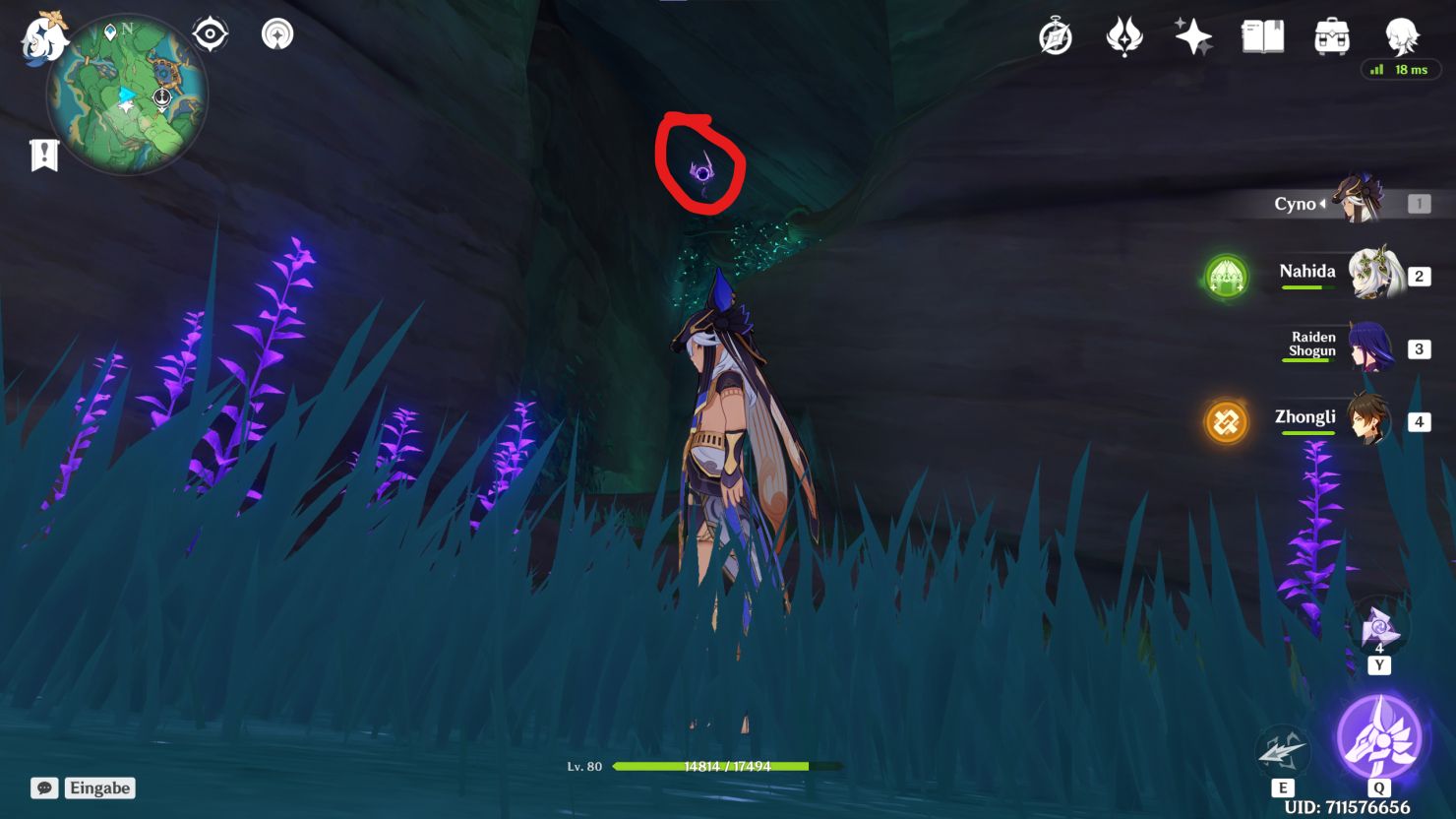This screenshot has width=1456, height=819.
Task: Open the Character menu portrait icon
Action: (x=1402, y=36)
